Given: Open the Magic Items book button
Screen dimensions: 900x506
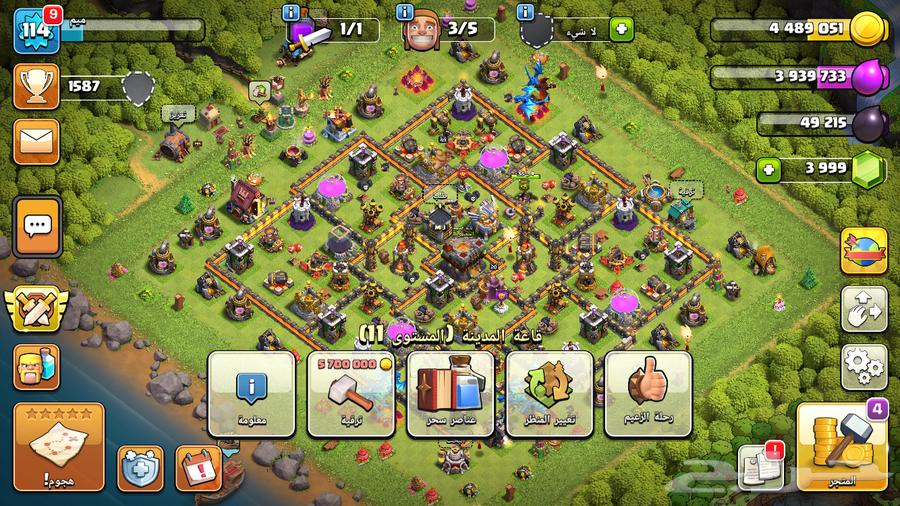Looking at the screenshot, I should point(451,393).
